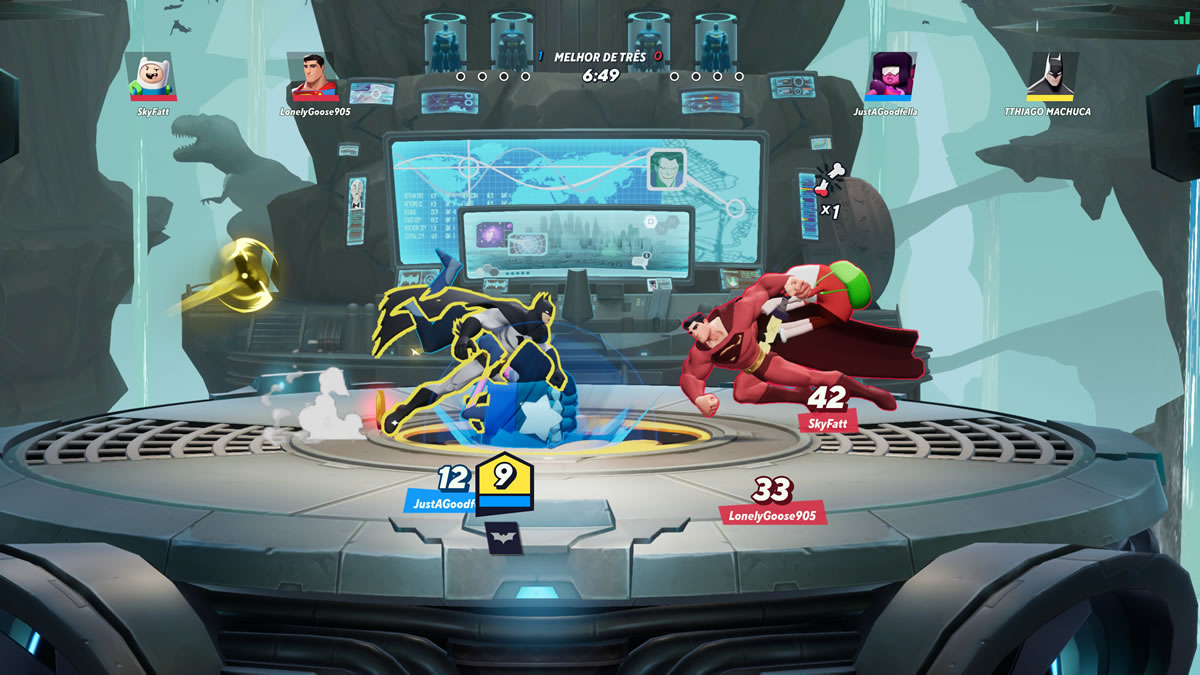The width and height of the screenshot is (1200, 675).
Task: Select SkyFatt's Finn portrait
Action: [x=153, y=77]
